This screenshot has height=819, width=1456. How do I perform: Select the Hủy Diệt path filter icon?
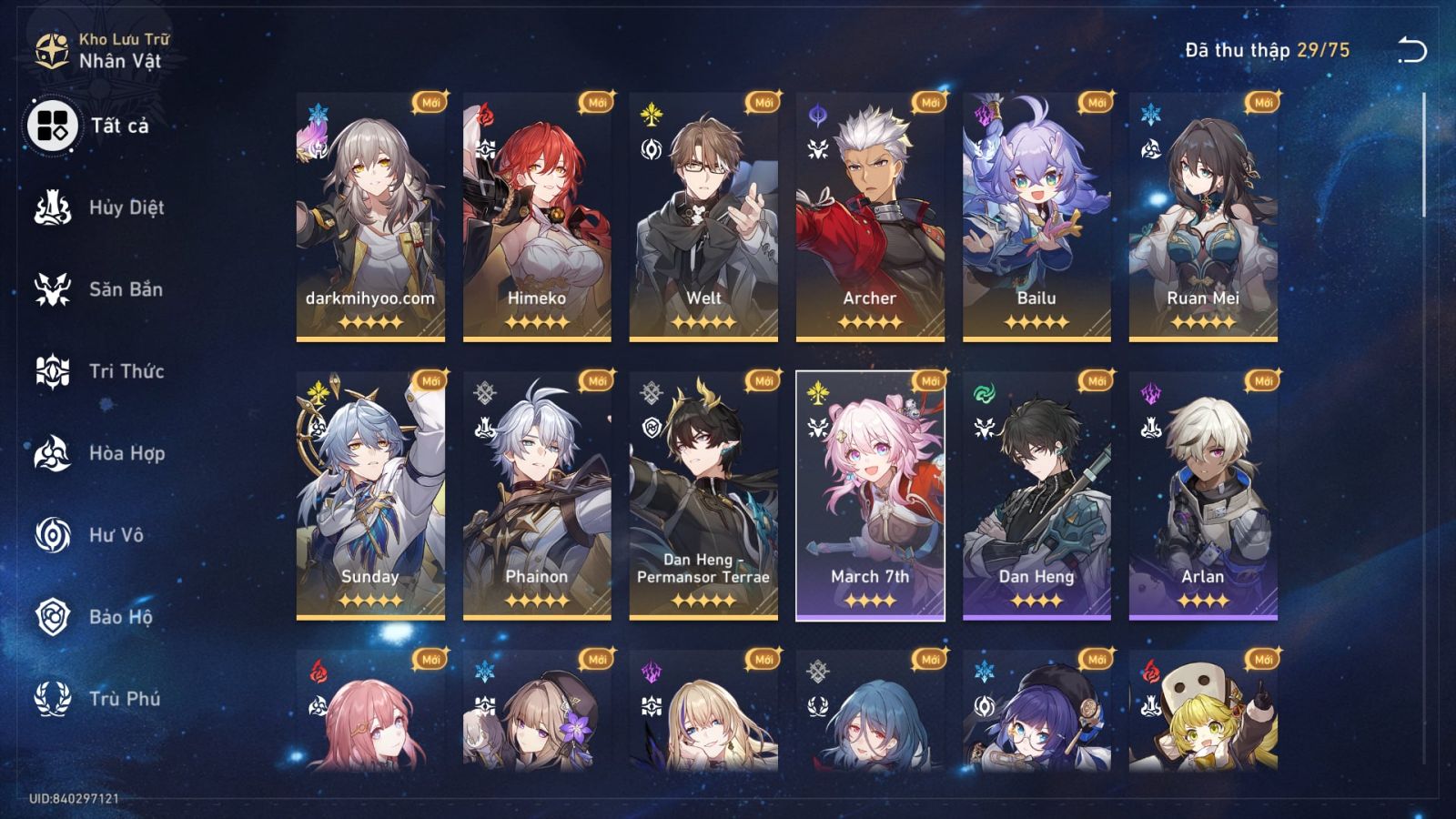52,207
